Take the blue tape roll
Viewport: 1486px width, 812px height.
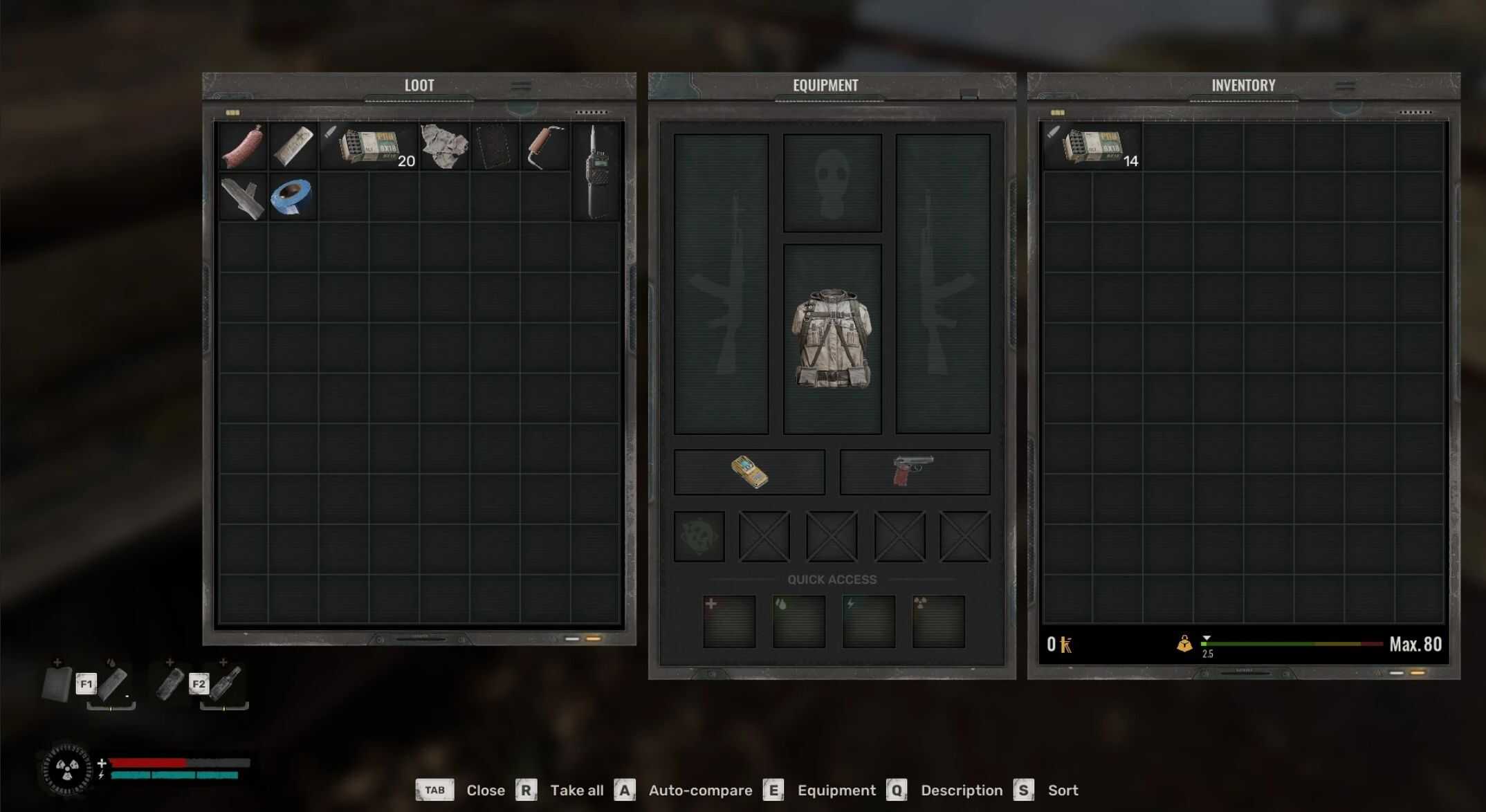293,197
